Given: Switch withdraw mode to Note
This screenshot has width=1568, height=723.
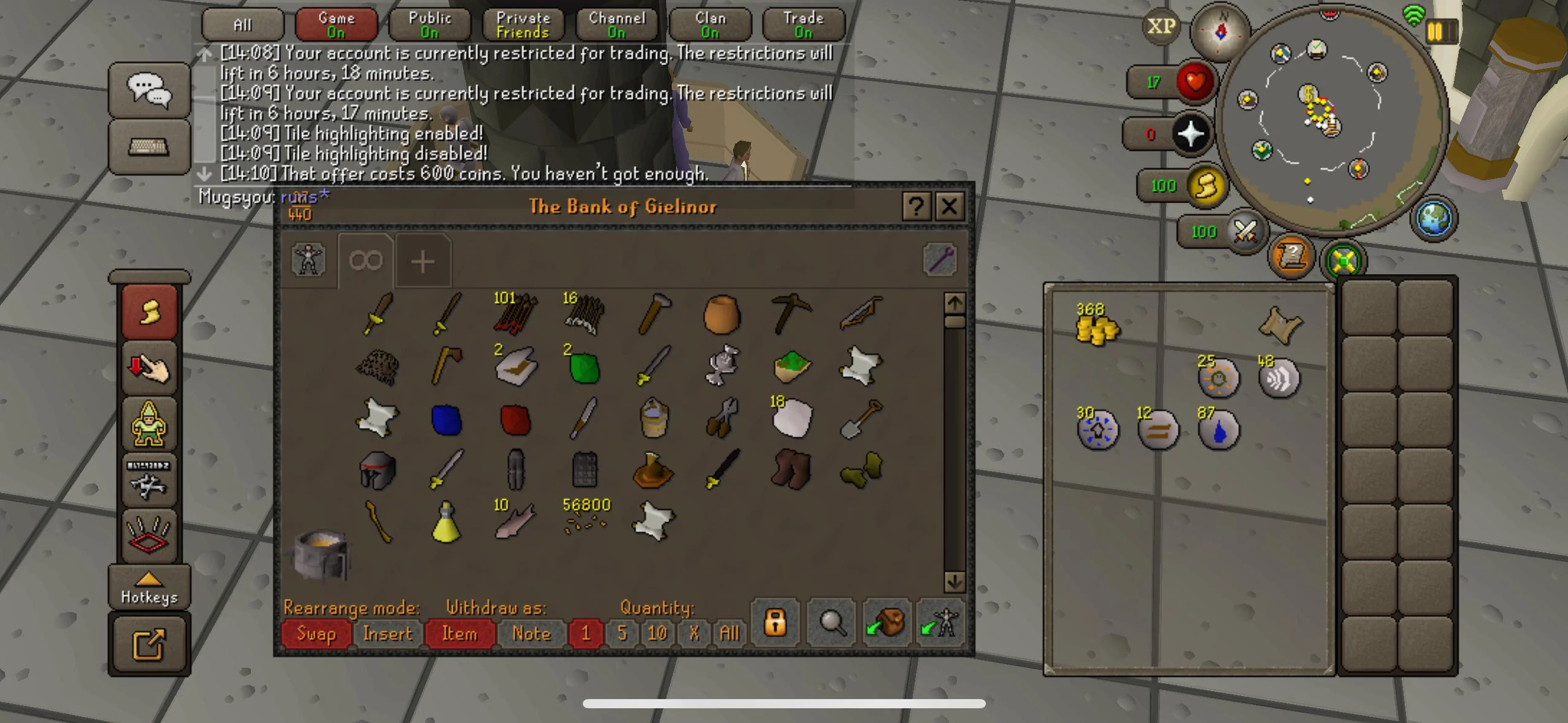Looking at the screenshot, I should [x=531, y=634].
